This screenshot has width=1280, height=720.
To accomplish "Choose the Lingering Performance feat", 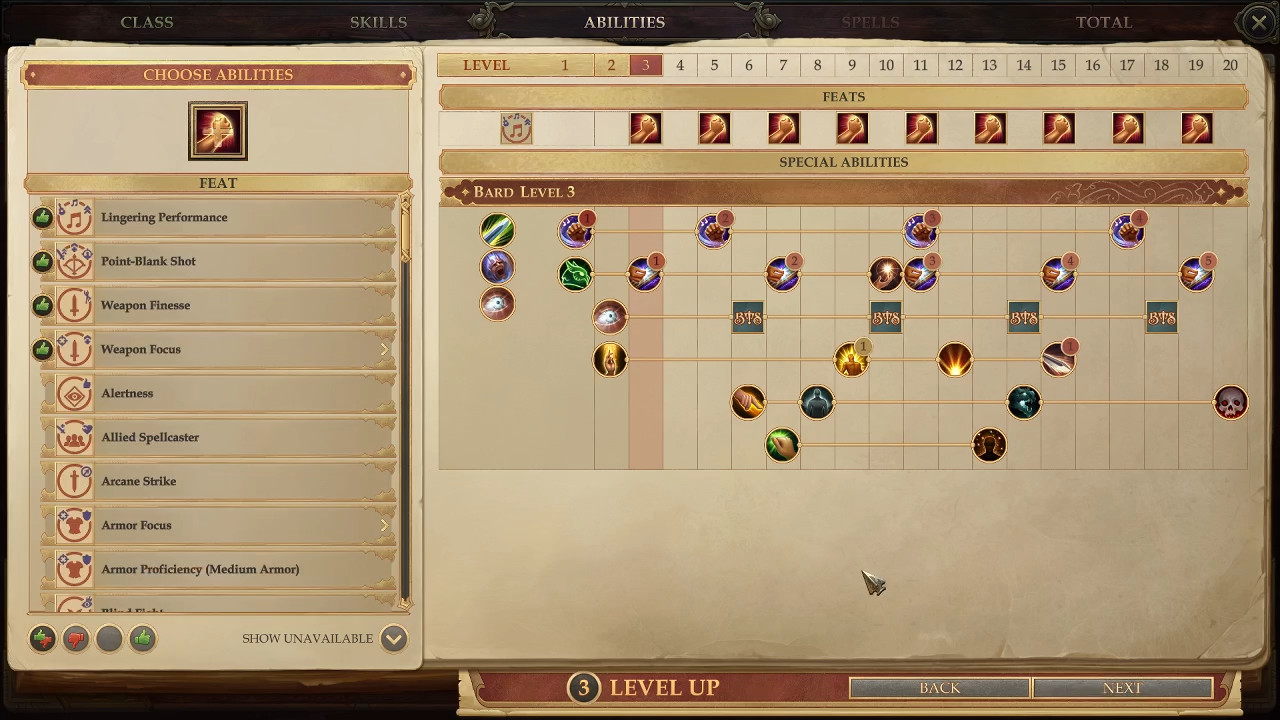I will pyautogui.click(x=220, y=217).
